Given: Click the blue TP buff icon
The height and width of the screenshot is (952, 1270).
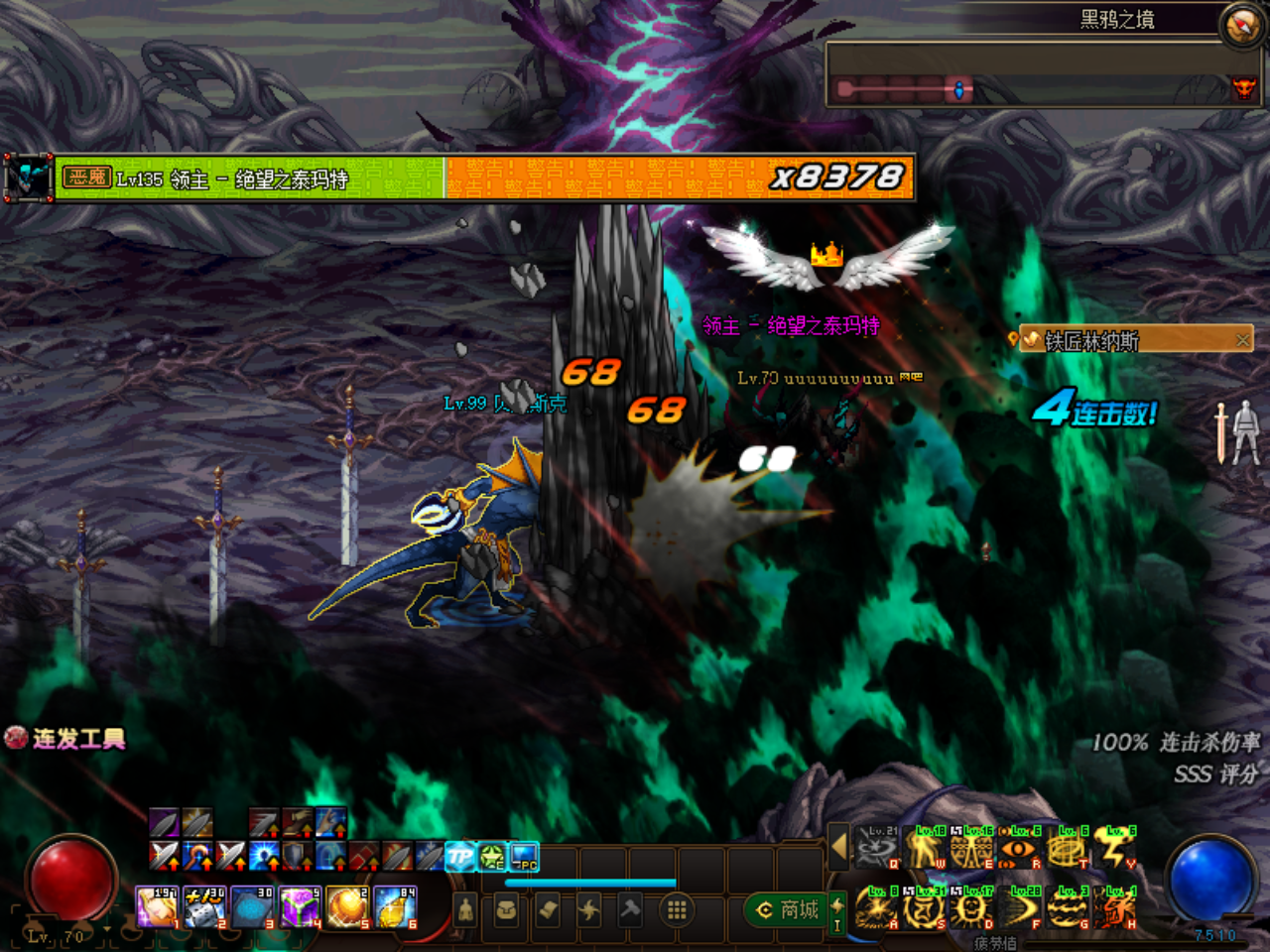Looking at the screenshot, I should 460,857.
